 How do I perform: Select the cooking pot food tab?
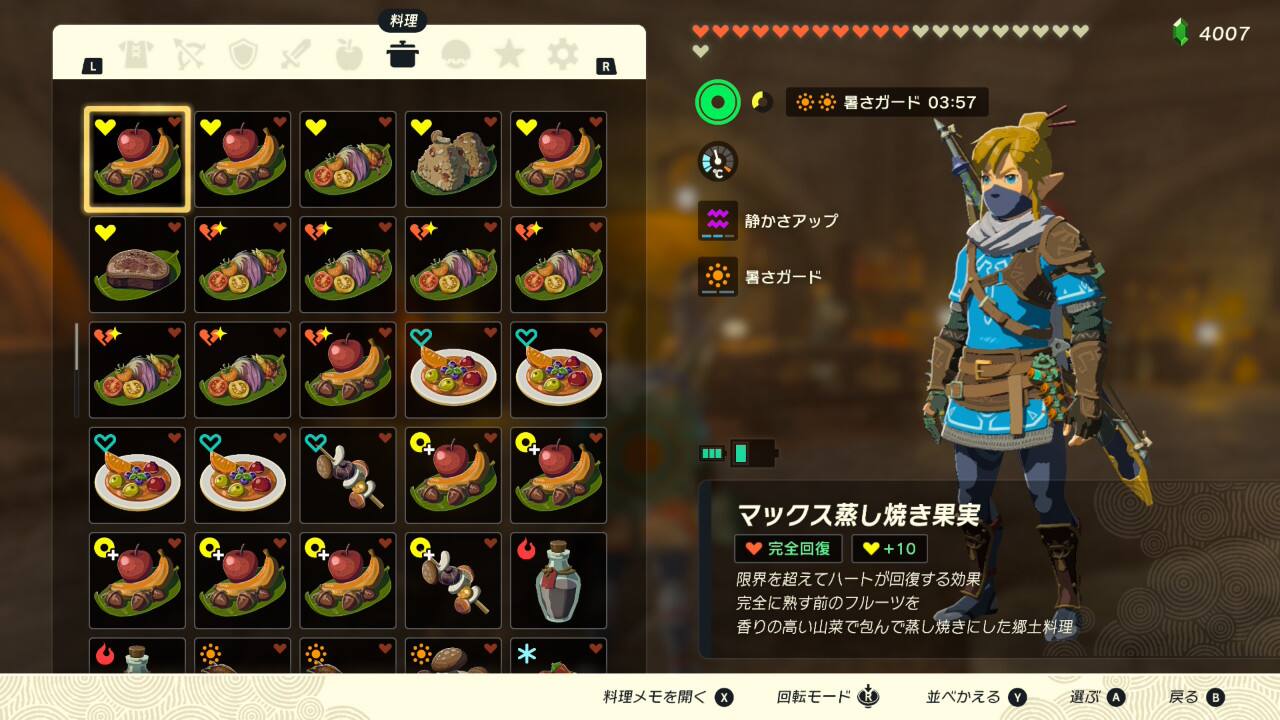coord(402,54)
